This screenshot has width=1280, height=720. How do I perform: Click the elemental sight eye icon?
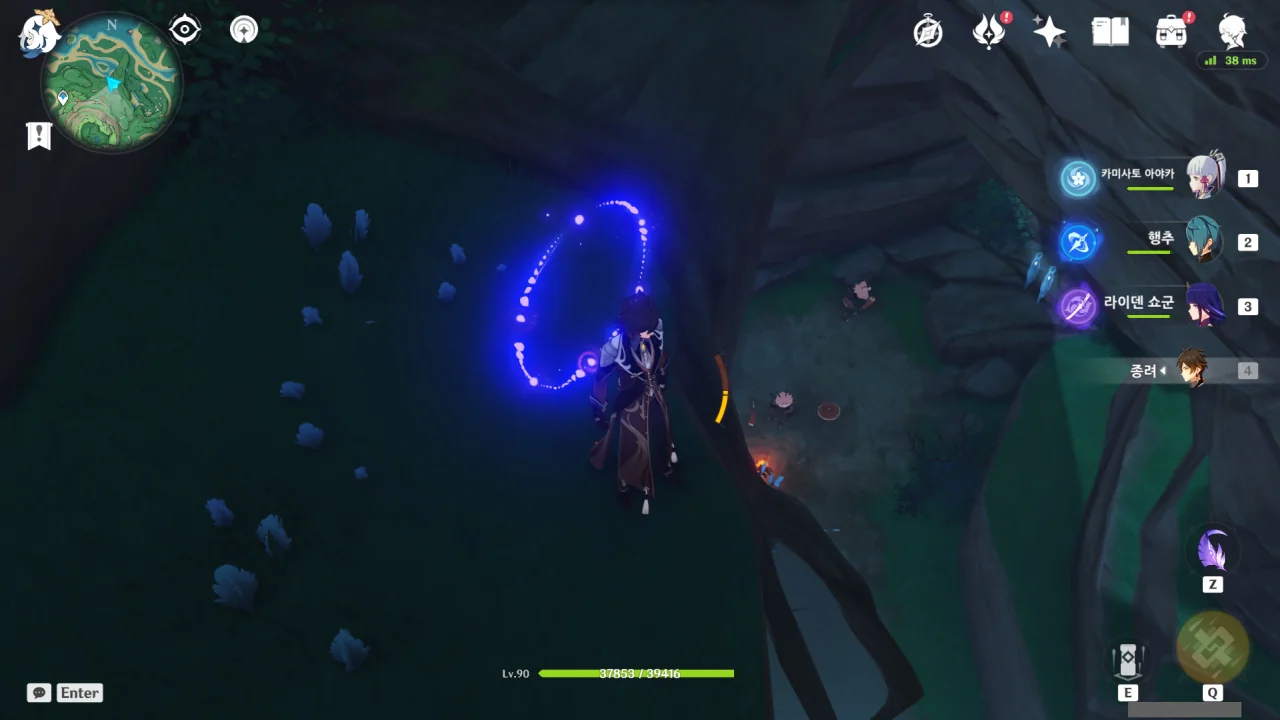185,30
